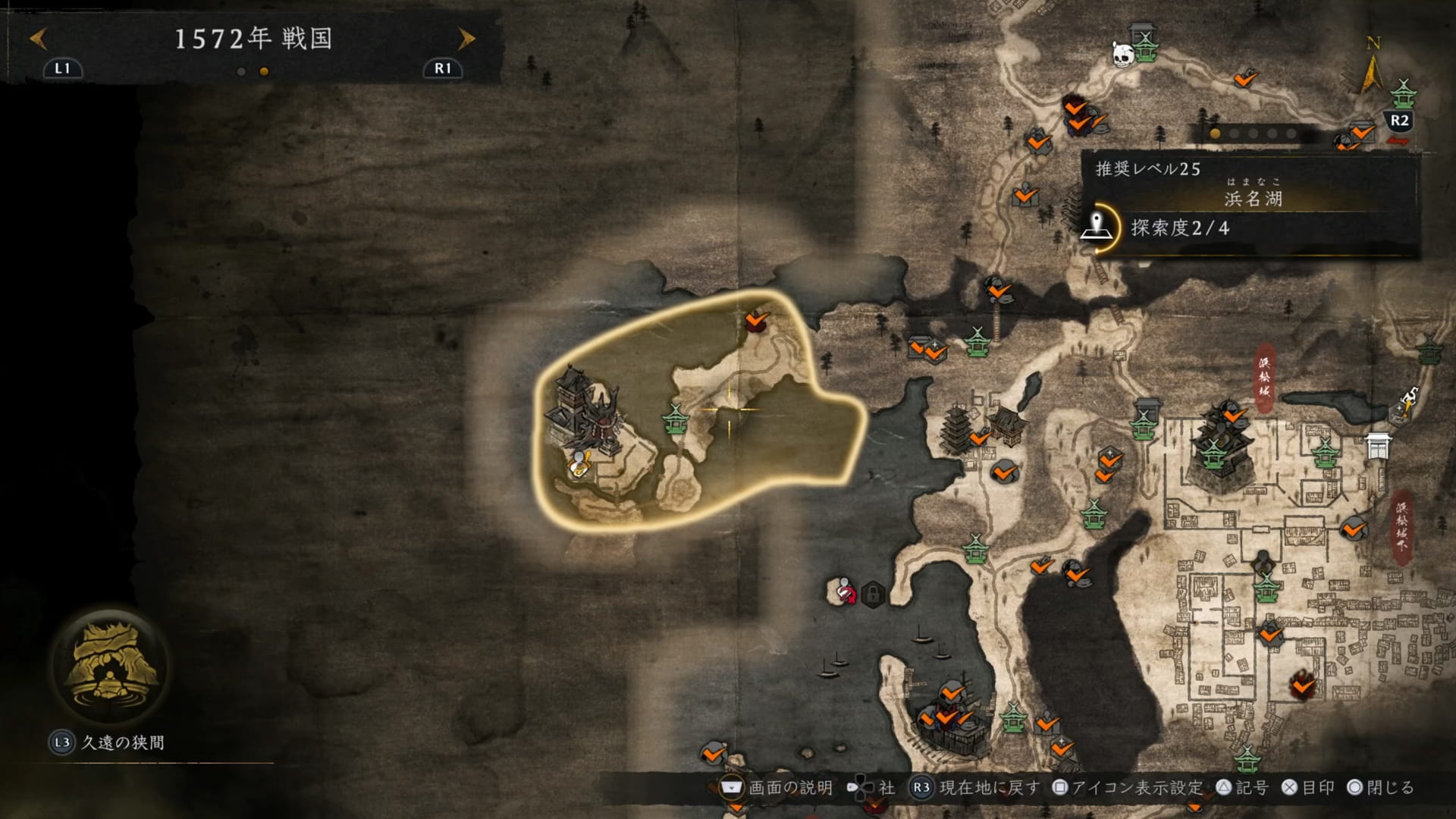
Task: Select the white fox marker at the map edge
Action: 1408,401
